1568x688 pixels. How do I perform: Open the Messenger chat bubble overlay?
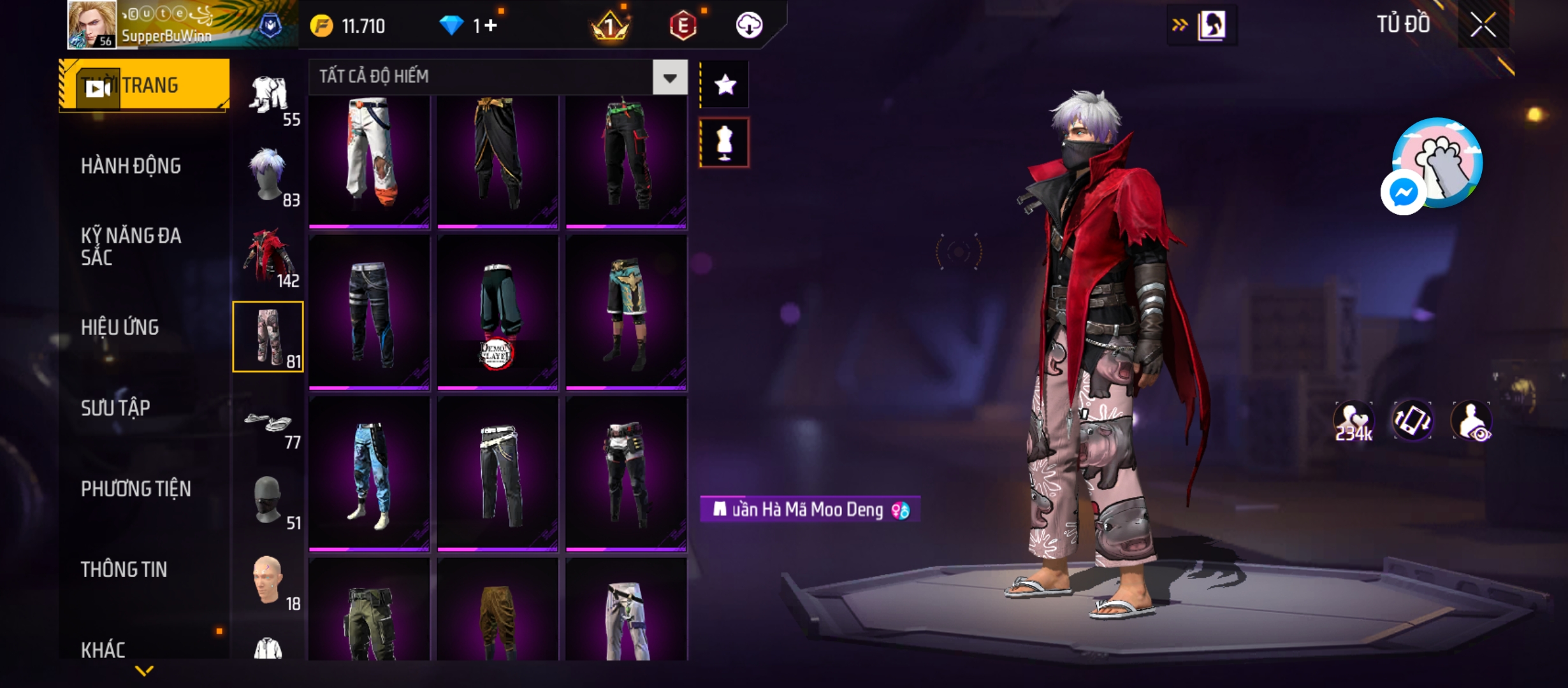pyautogui.click(x=1403, y=192)
